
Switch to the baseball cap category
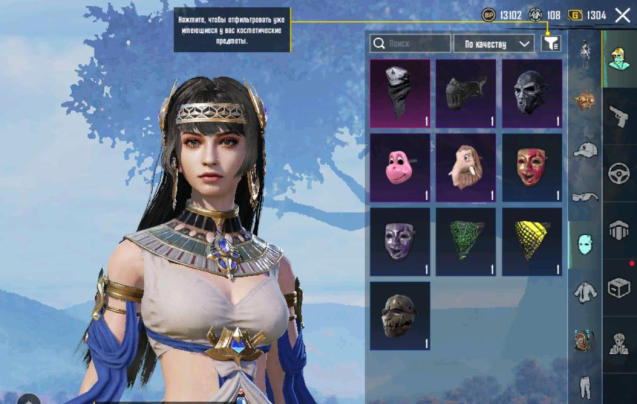[x=585, y=149]
